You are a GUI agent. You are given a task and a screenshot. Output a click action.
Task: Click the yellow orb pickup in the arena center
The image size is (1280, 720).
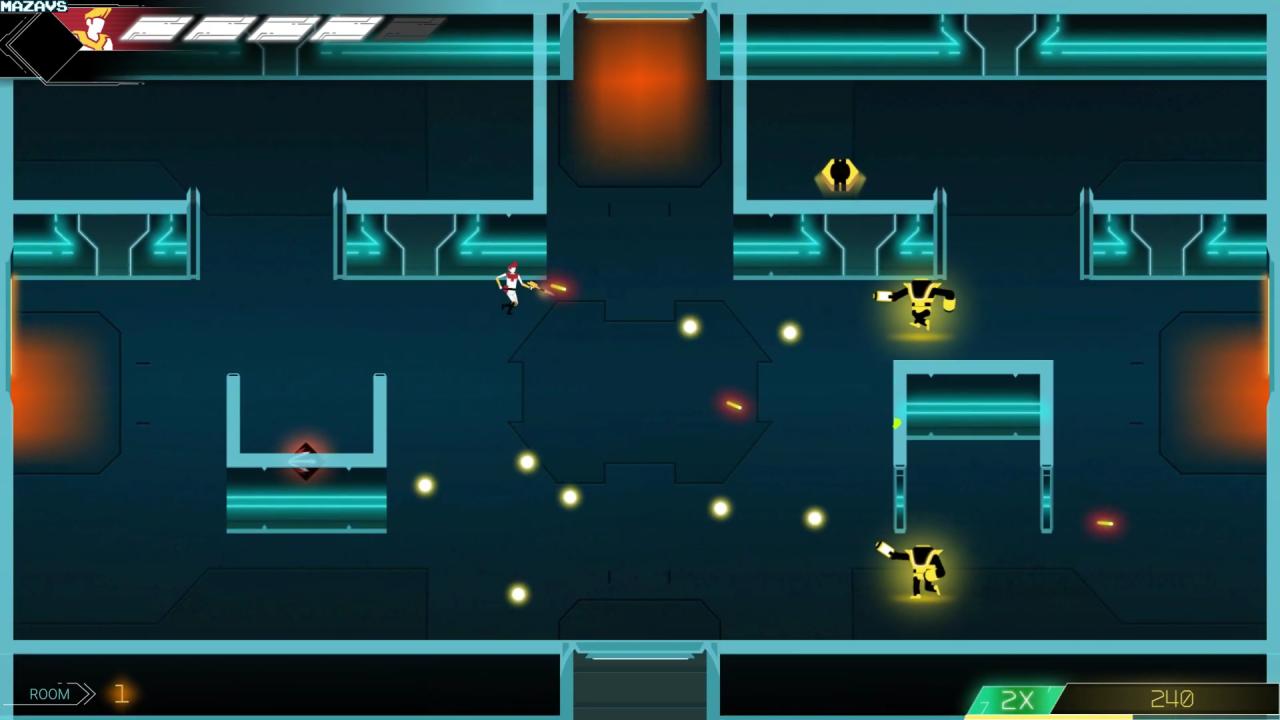coord(688,326)
